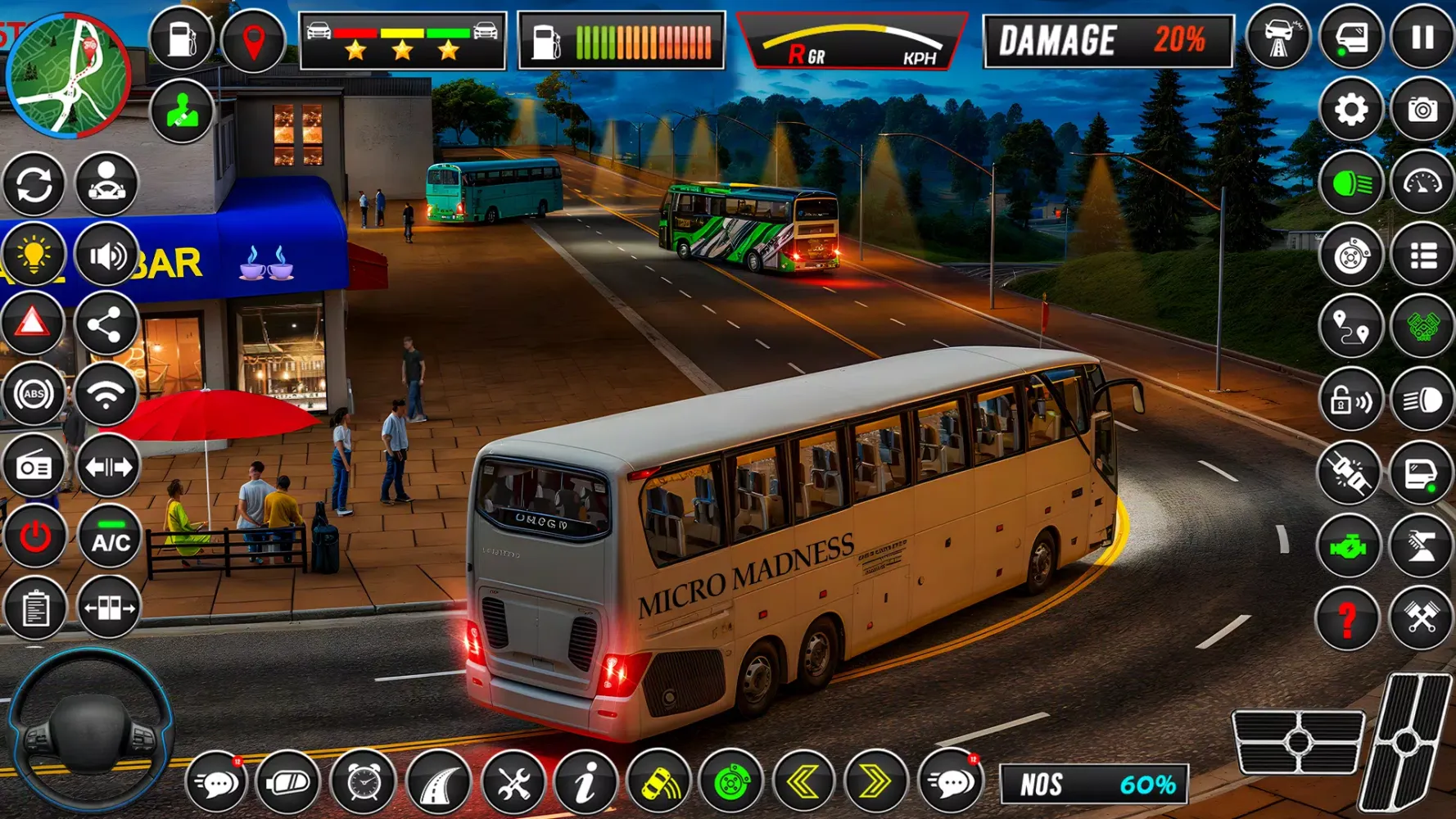Switch off the engine with the red power button
Screen dimensions: 1456x819
click(x=34, y=538)
